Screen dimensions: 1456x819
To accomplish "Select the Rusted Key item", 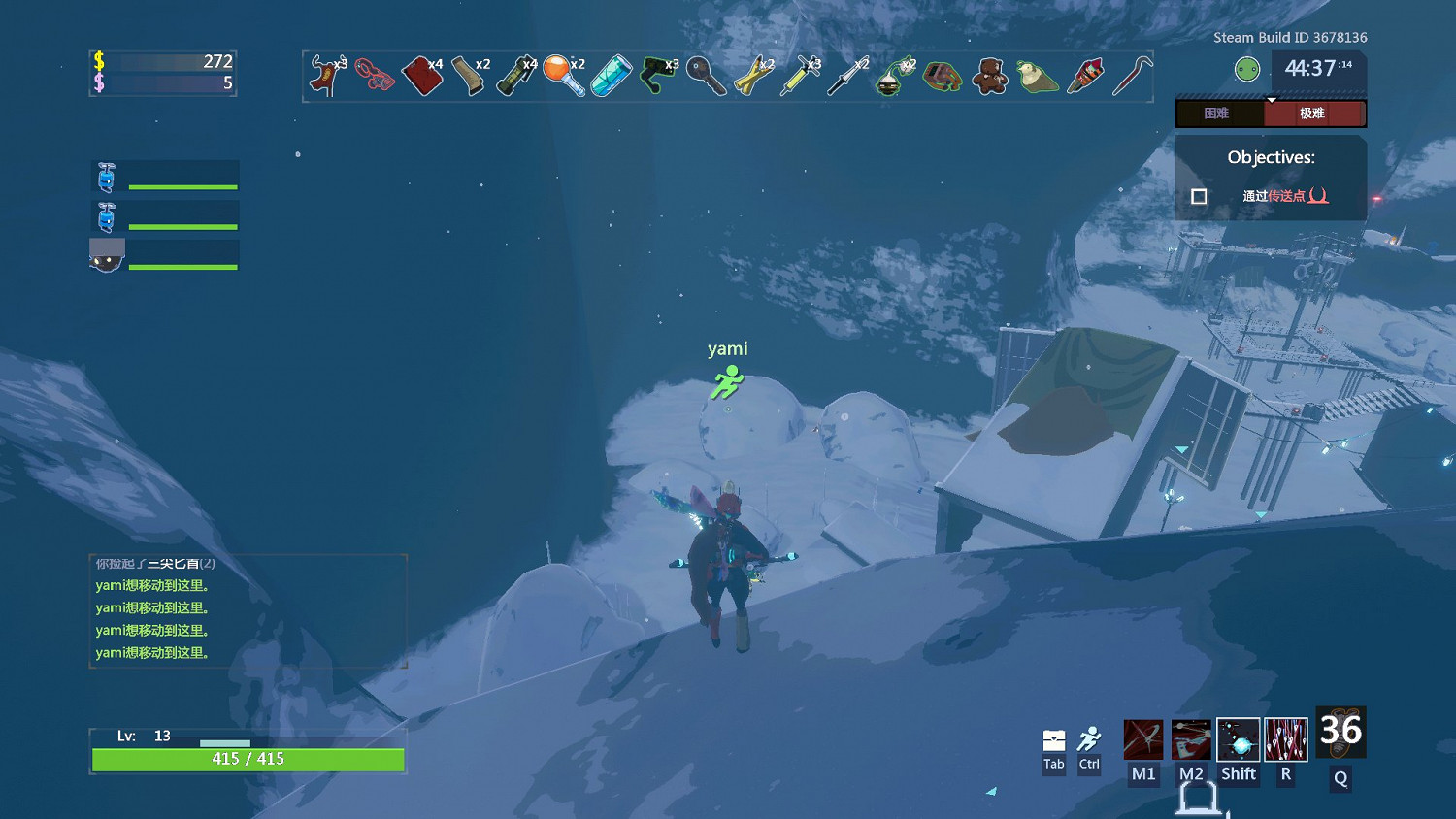I will [x=706, y=76].
